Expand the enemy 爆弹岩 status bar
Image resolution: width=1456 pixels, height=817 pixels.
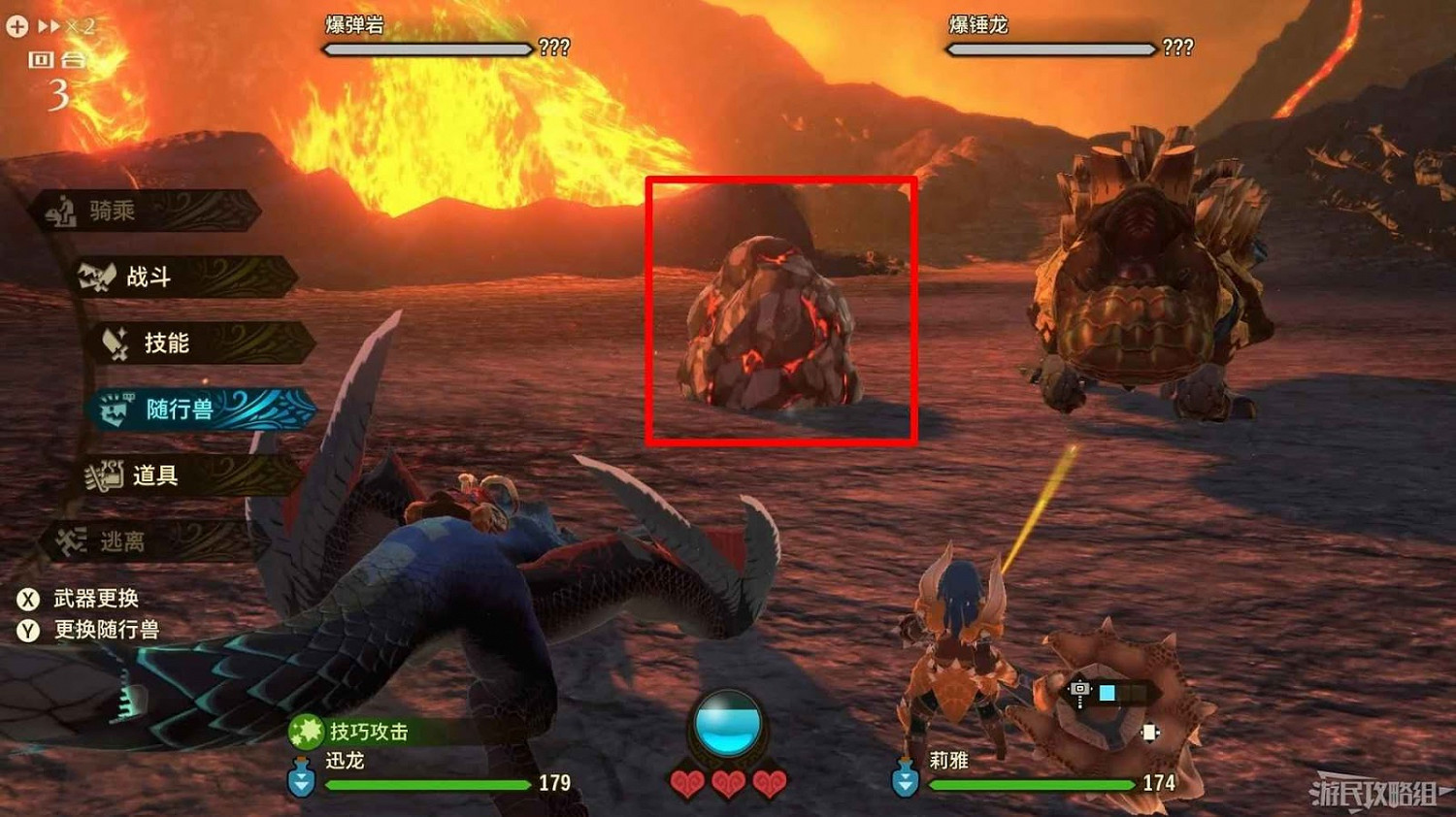pyautogui.click(x=425, y=47)
